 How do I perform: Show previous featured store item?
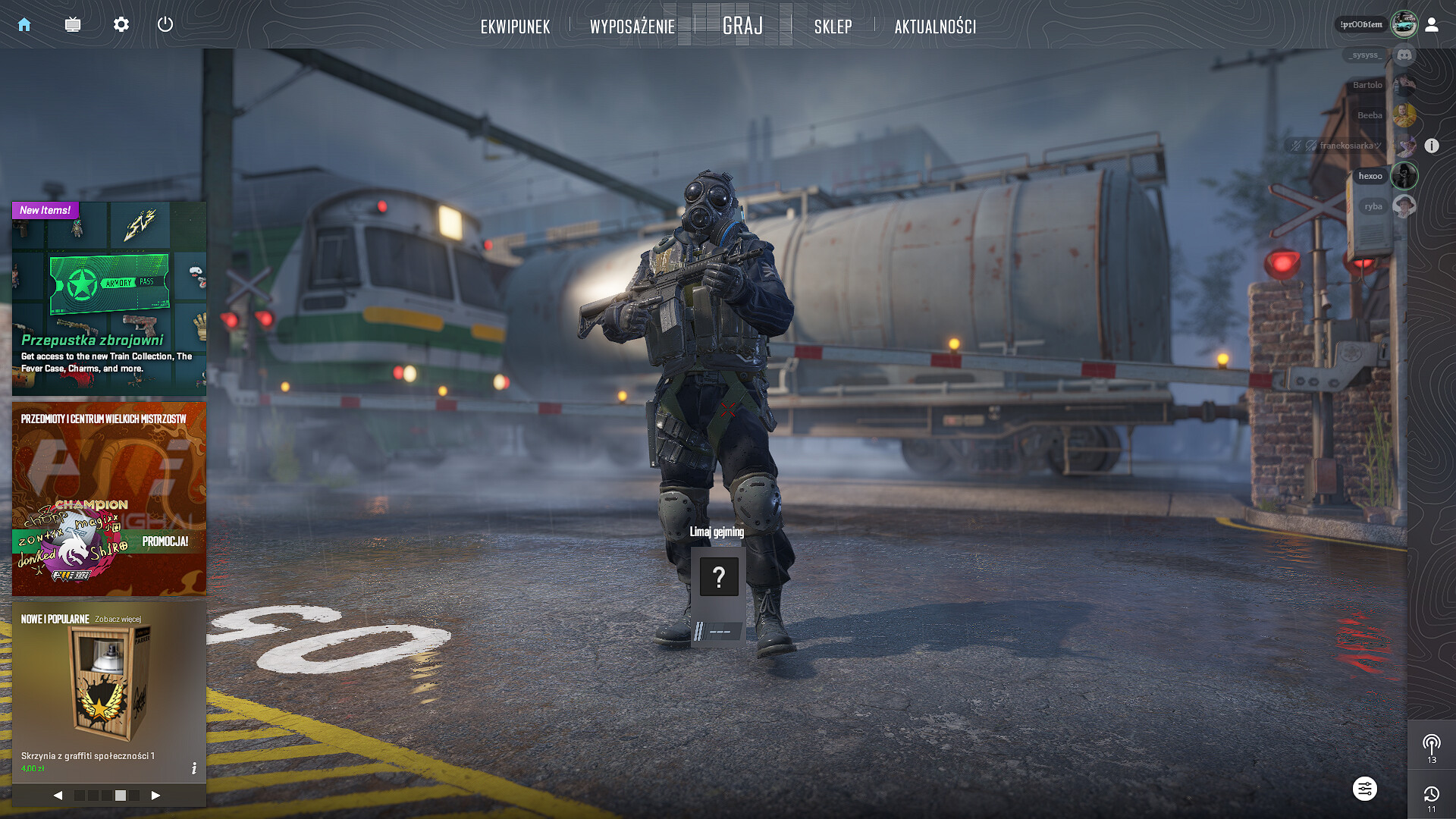tap(58, 795)
